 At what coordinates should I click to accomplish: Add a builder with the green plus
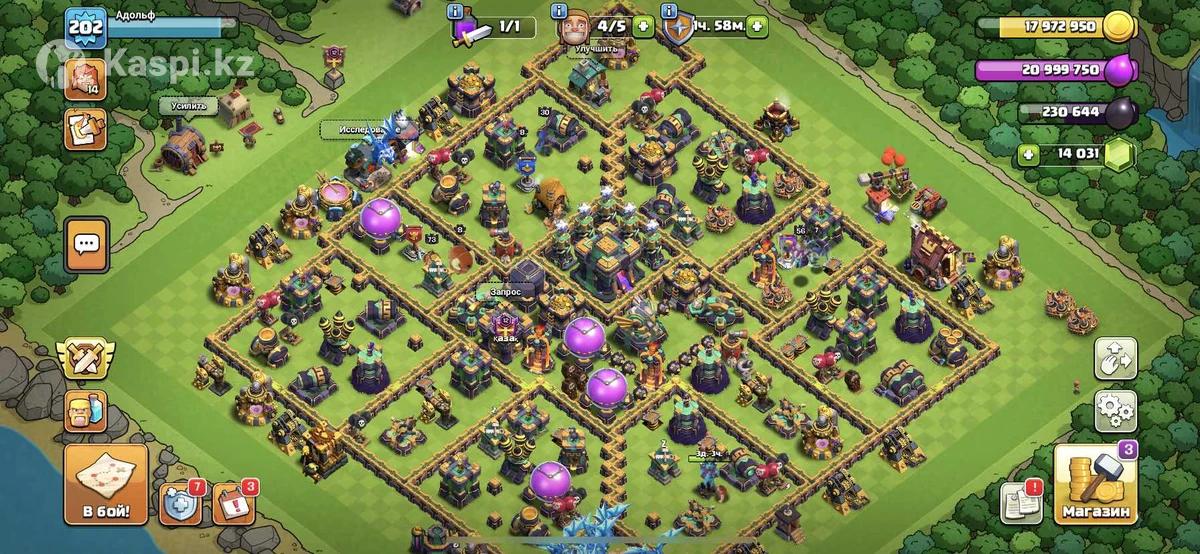pos(642,27)
